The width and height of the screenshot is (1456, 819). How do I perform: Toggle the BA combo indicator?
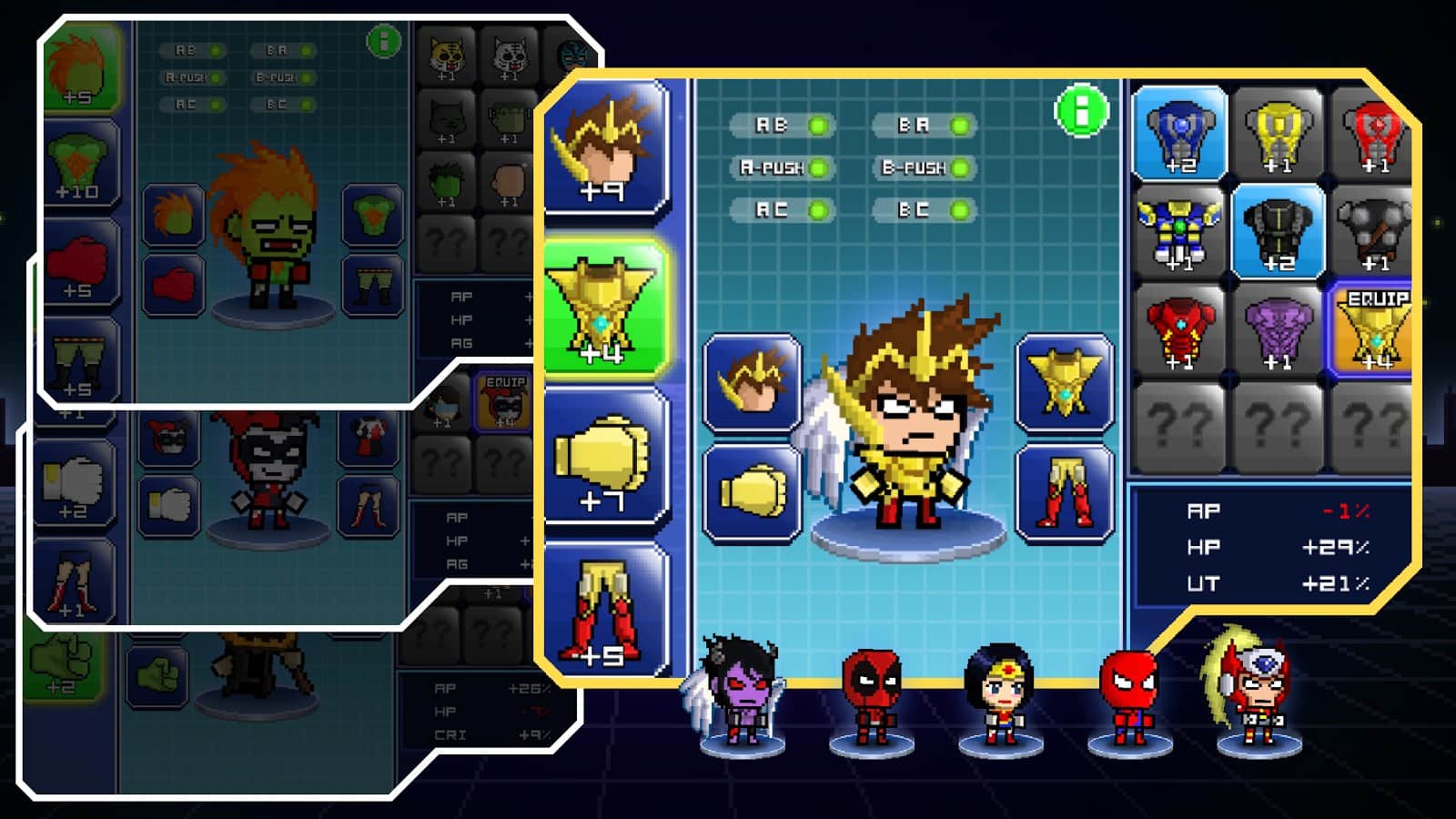924,126
